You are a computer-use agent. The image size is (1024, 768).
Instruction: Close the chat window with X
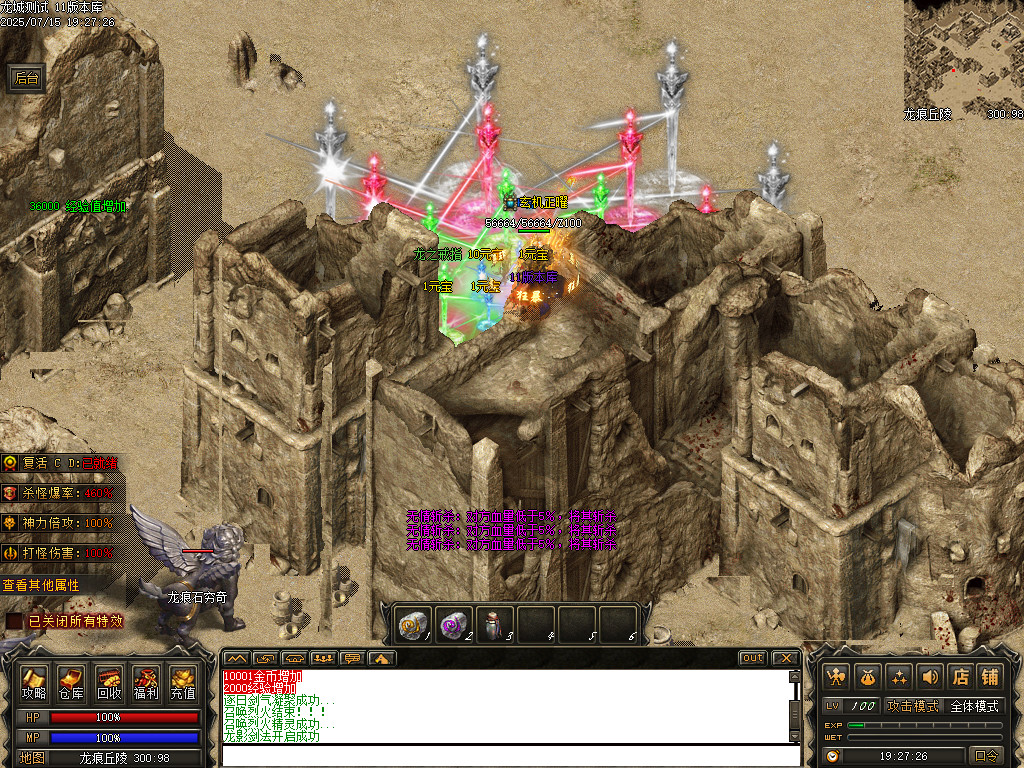click(x=786, y=658)
